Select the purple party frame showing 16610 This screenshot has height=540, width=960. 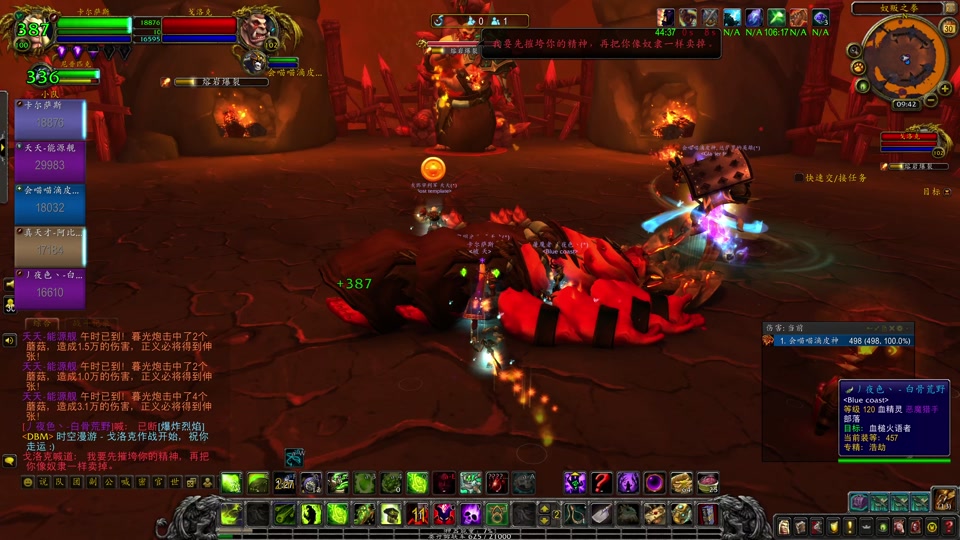click(49, 288)
